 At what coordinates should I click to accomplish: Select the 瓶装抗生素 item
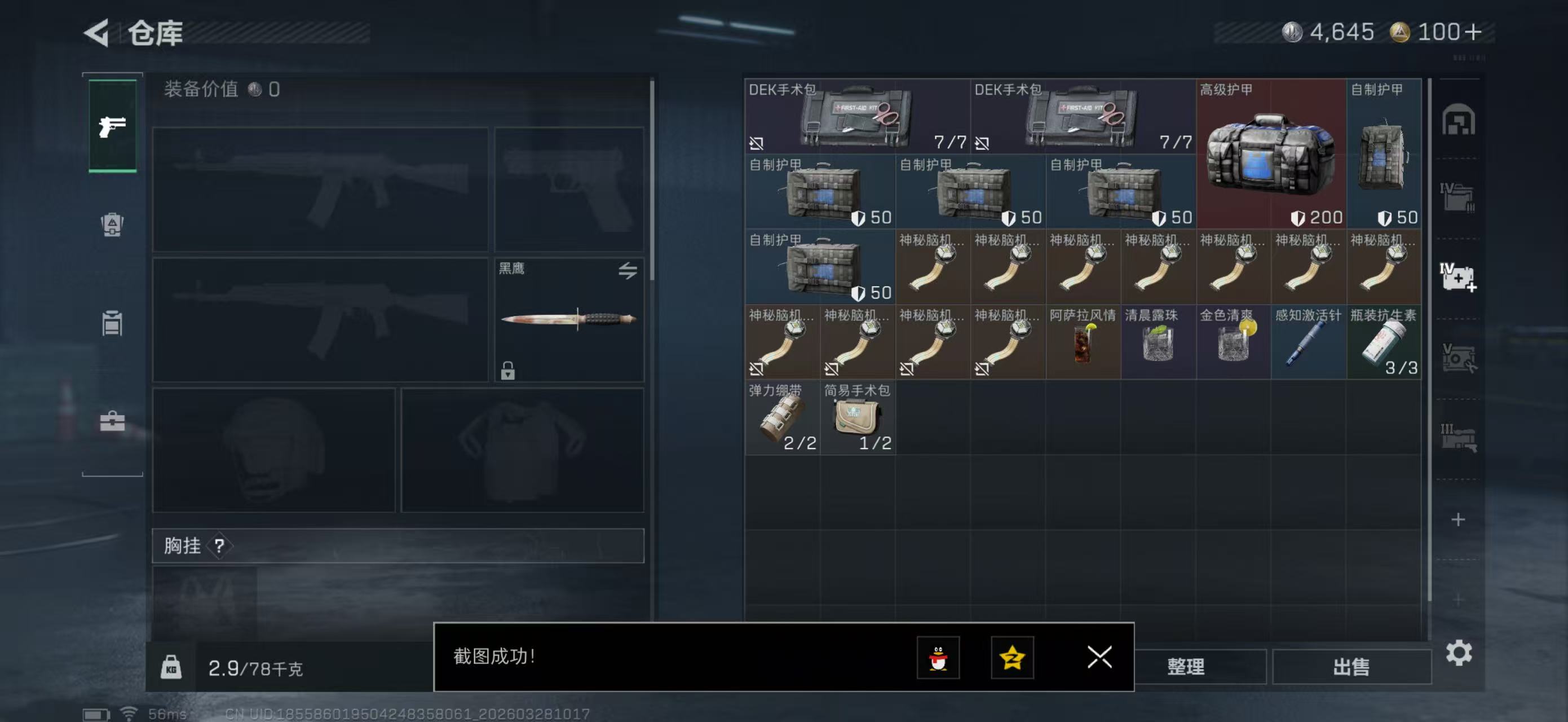point(1384,342)
